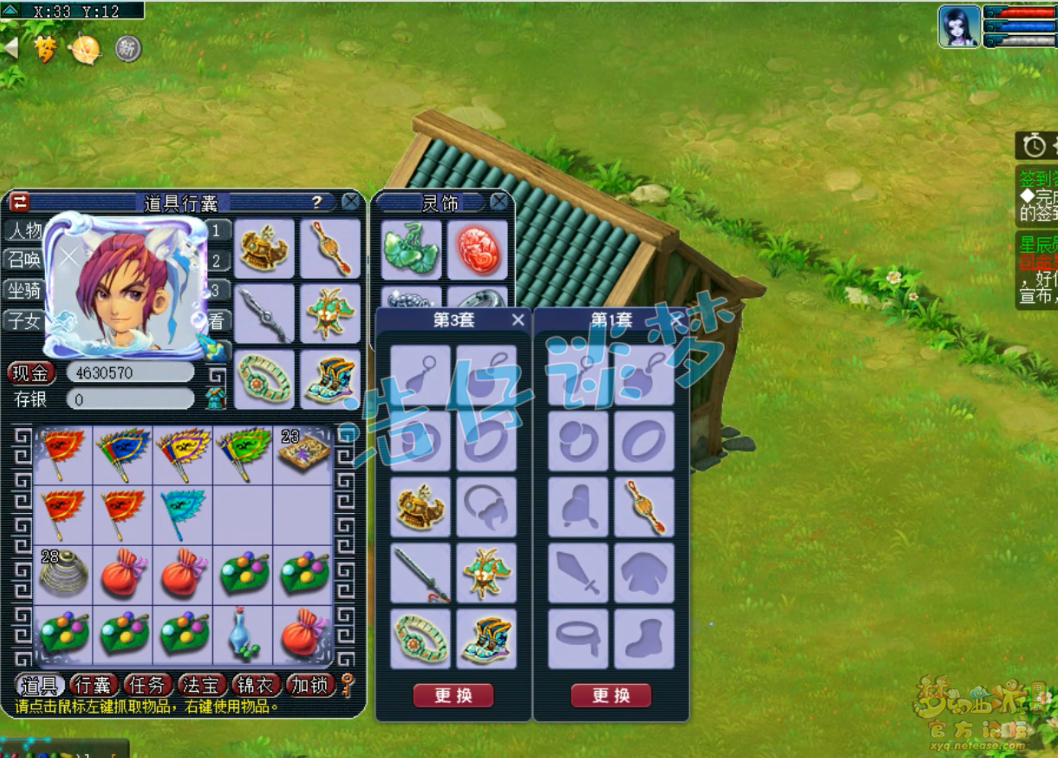1058x758 pixels.
Task: Click the red 现金 cash button
Action: coord(31,373)
